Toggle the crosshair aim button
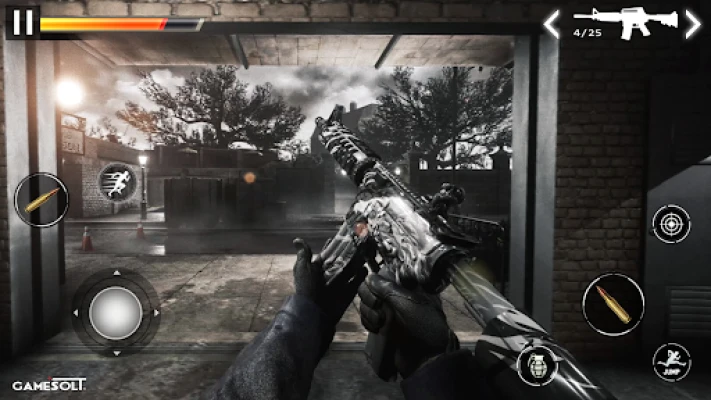The height and width of the screenshot is (400, 711). (x=670, y=224)
